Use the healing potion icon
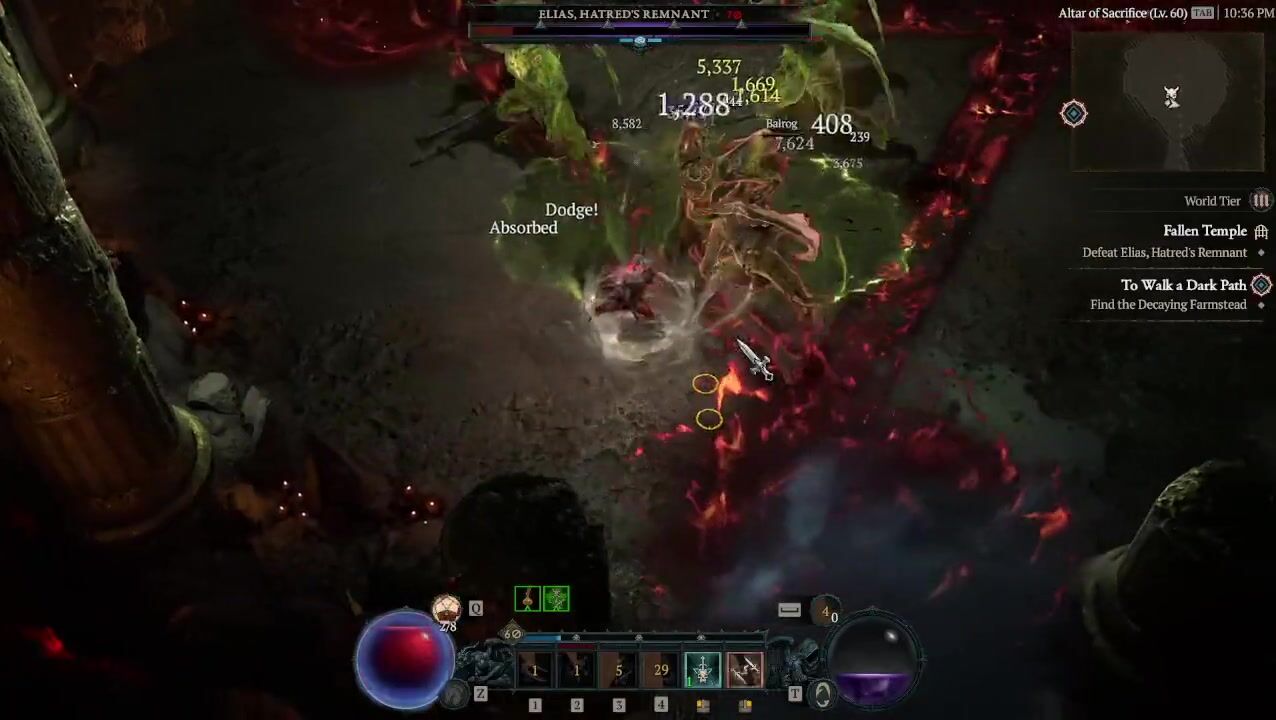Image resolution: width=1276 pixels, height=720 pixels. coord(446,607)
